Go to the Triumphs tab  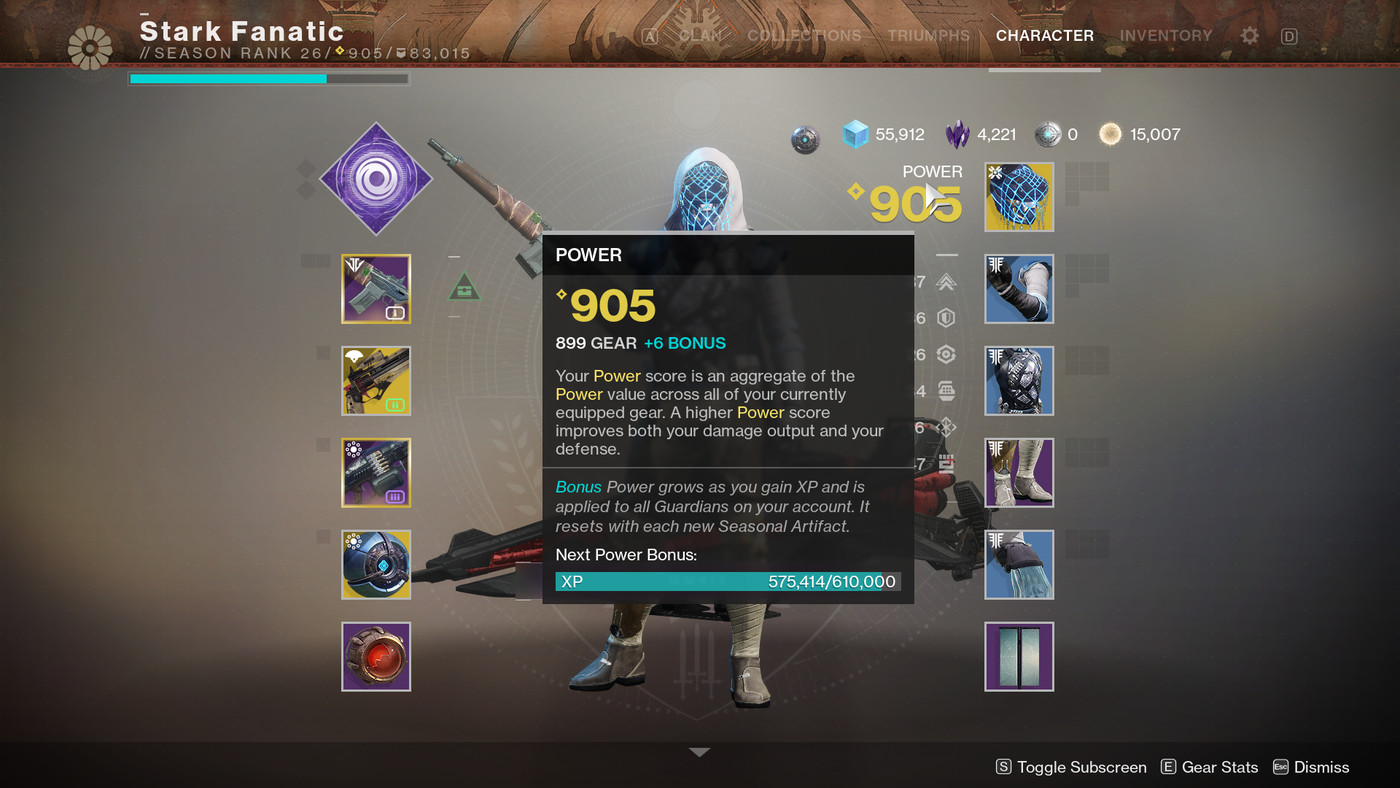point(928,36)
